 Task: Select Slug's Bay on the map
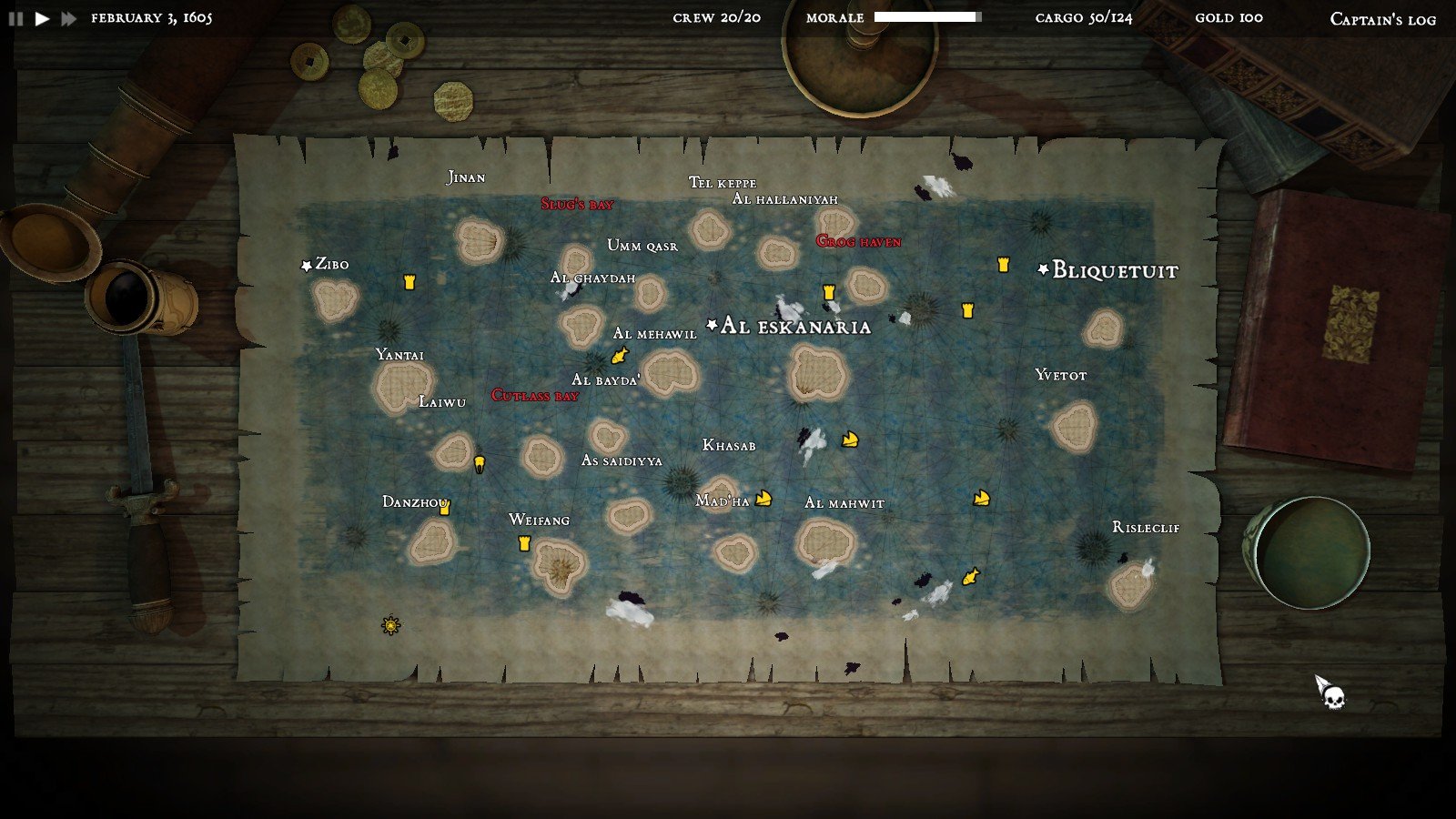pyautogui.click(x=577, y=205)
